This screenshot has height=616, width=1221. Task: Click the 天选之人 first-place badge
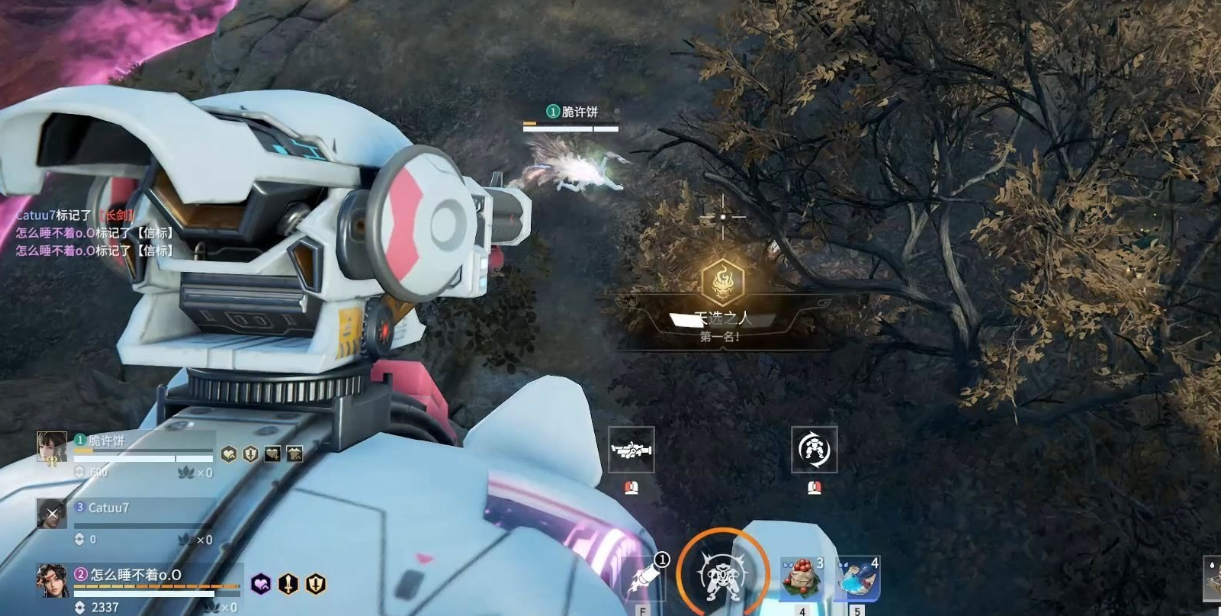722,284
